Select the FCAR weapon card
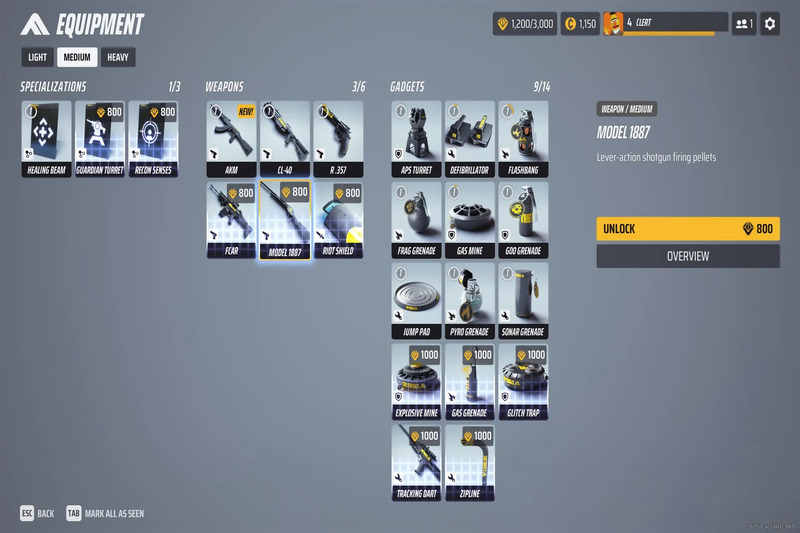The height and width of the screenshot is (533, 800). click(x=231, y=219)
